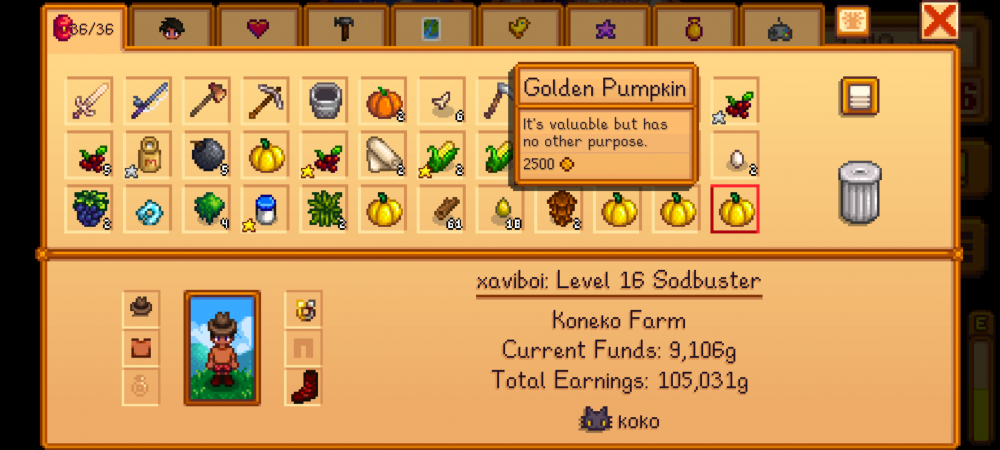Click the cowboy hat equipment slot

tap(141, 309)
